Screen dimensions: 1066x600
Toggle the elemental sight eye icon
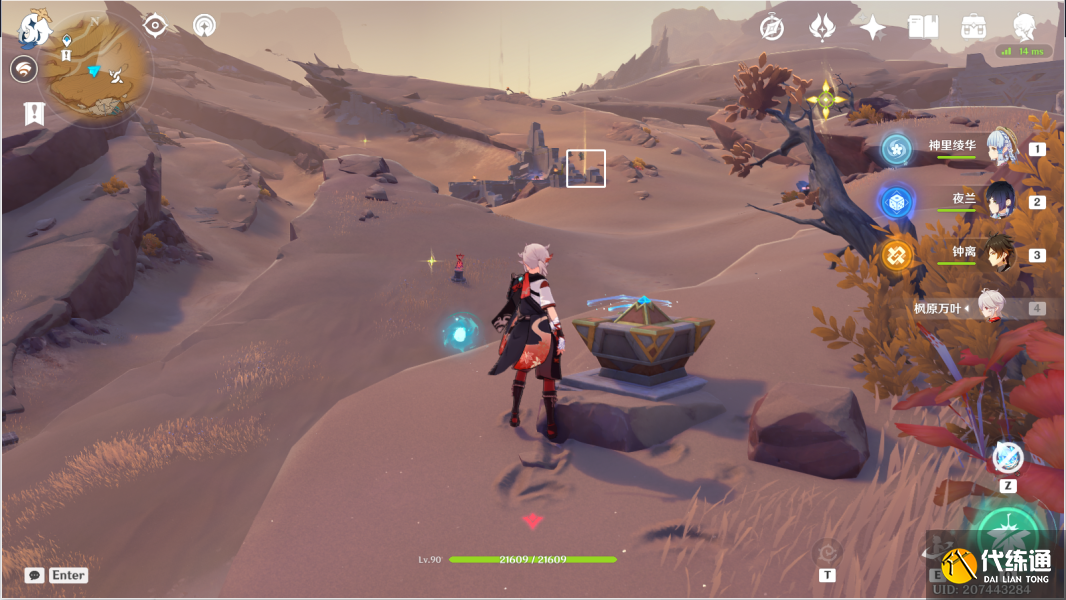tap(155, 25)
